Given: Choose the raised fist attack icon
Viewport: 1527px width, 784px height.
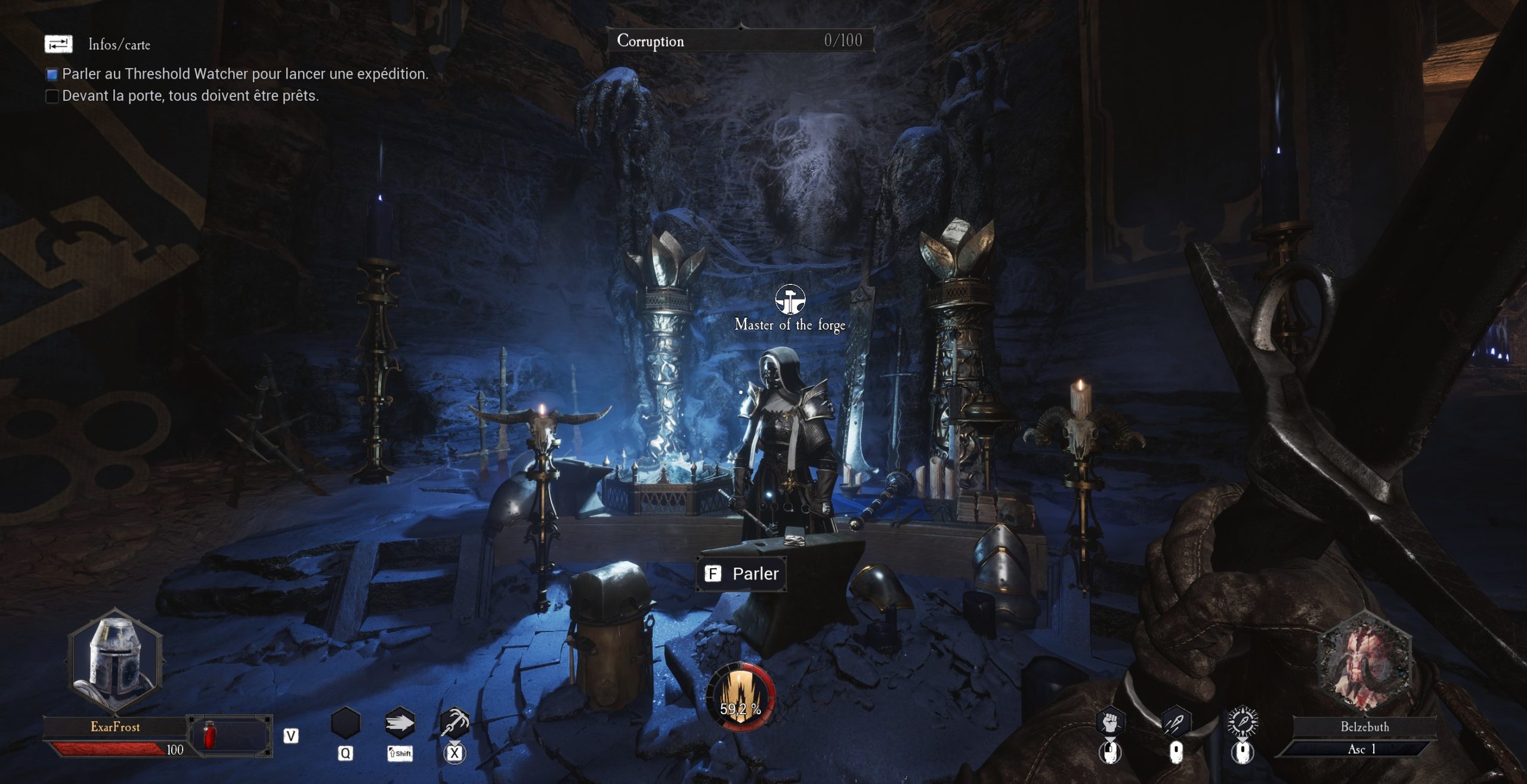Looking at the screenshot, I should [x=1109, y=723].
